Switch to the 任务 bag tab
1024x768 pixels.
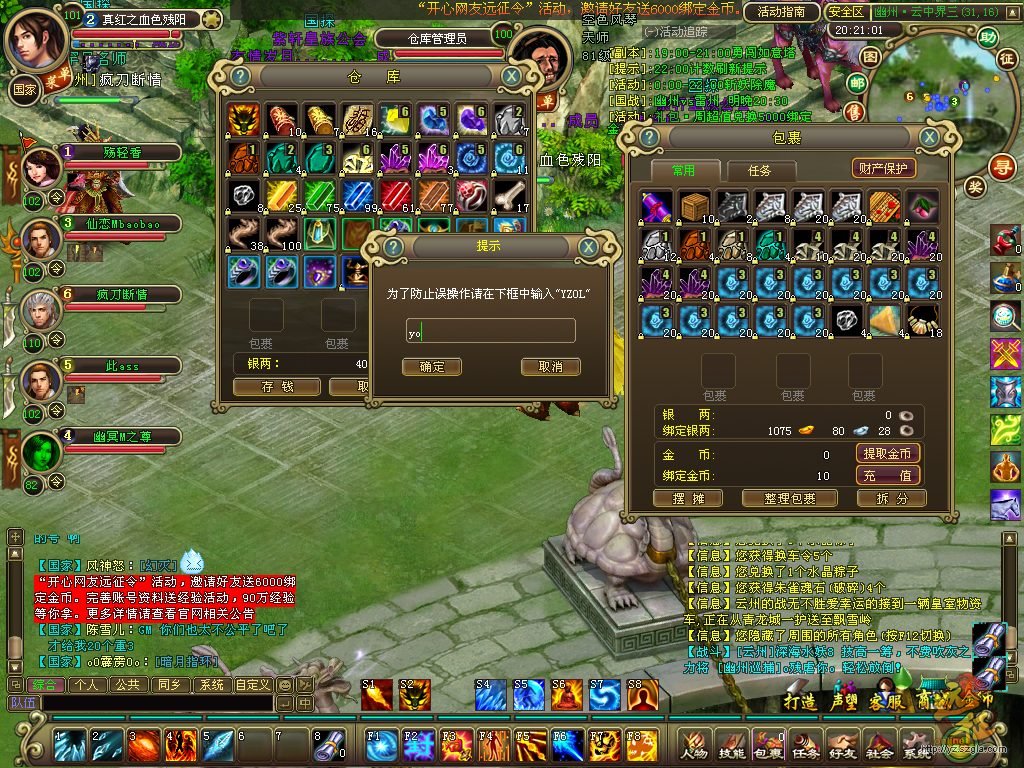tap(759, 170)
